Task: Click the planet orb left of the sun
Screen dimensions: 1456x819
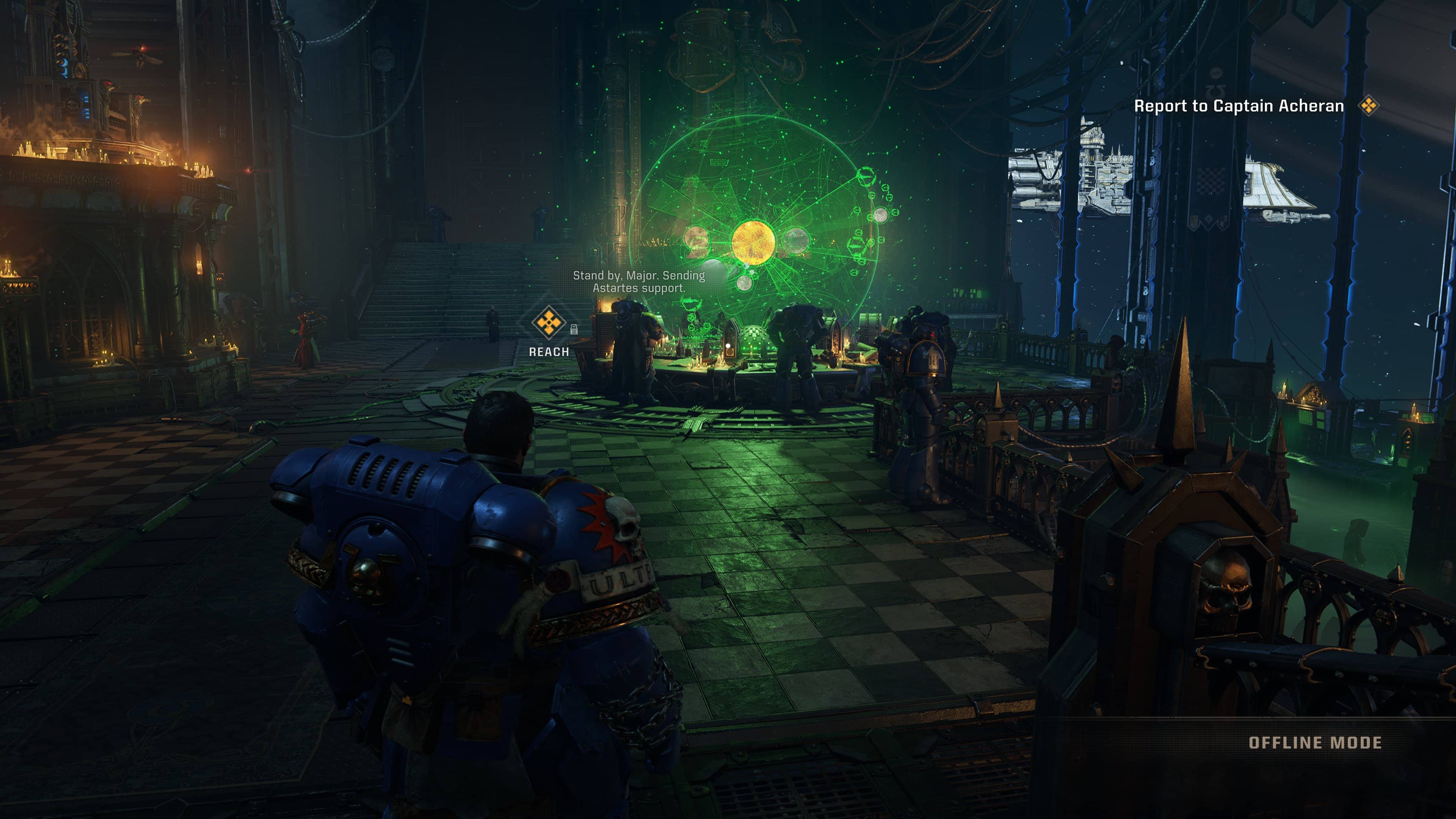Action: (x=697, y=241)
